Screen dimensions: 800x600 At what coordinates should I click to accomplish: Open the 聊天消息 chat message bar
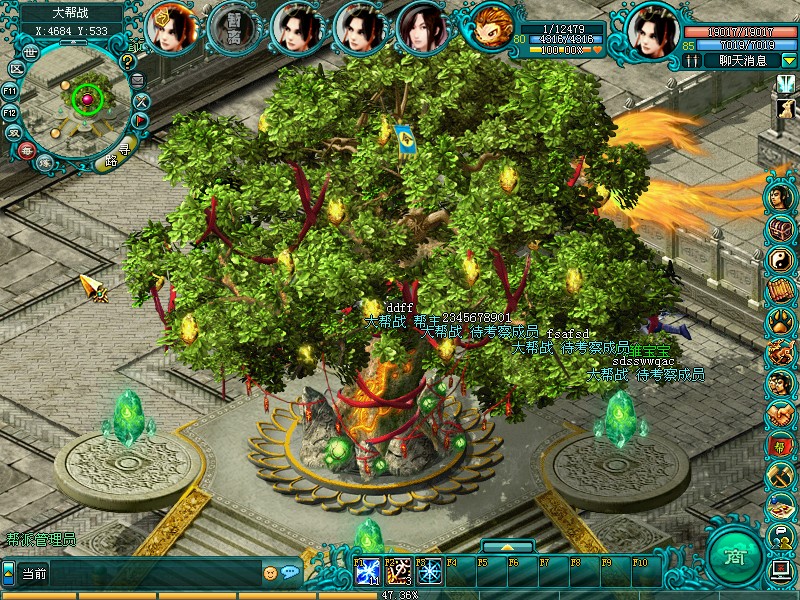[742, 60]
